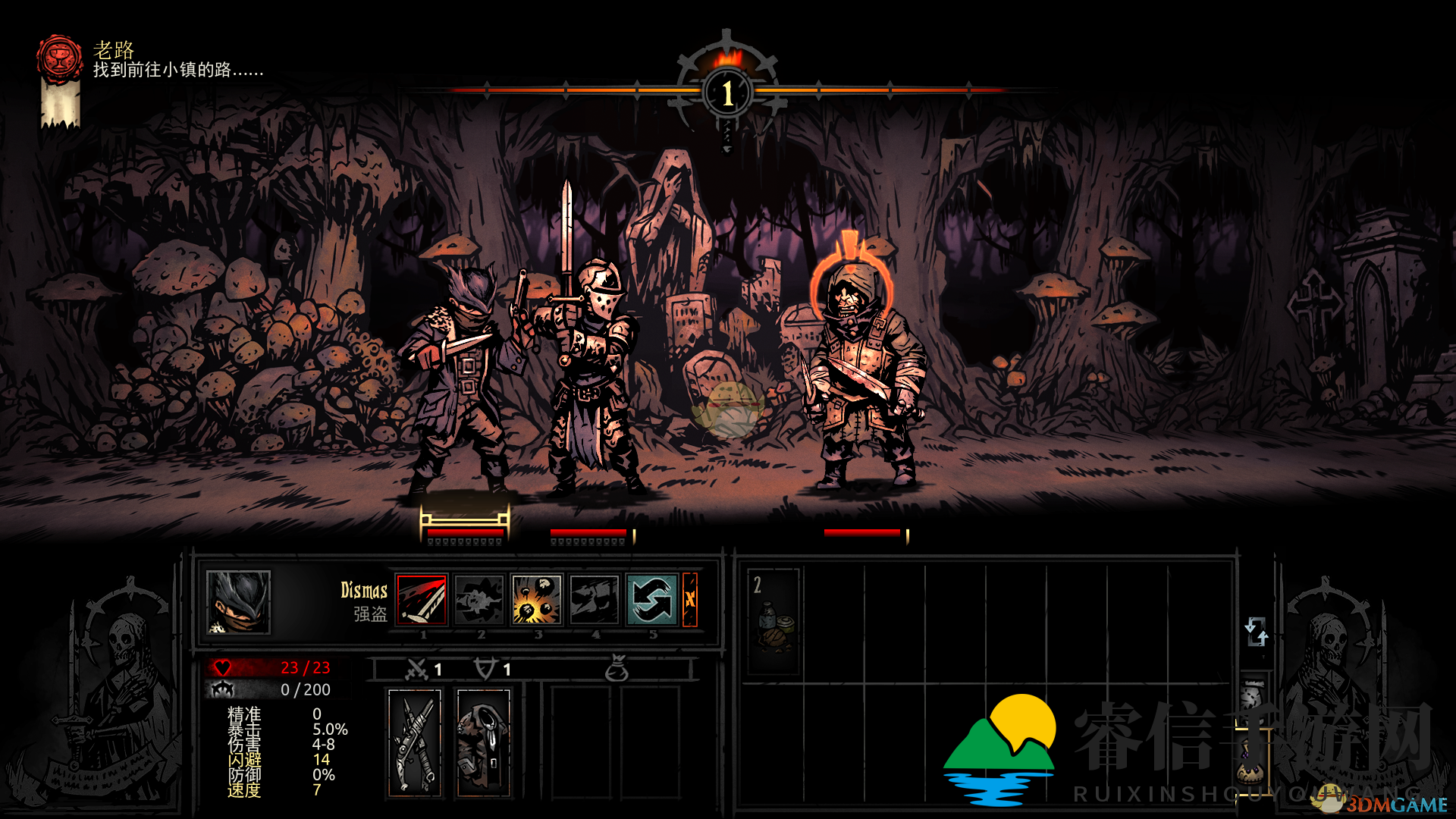Open the inventory sack tab
The width and height of the screenshot is (1456, 819).
click(x=1253, y=764)
